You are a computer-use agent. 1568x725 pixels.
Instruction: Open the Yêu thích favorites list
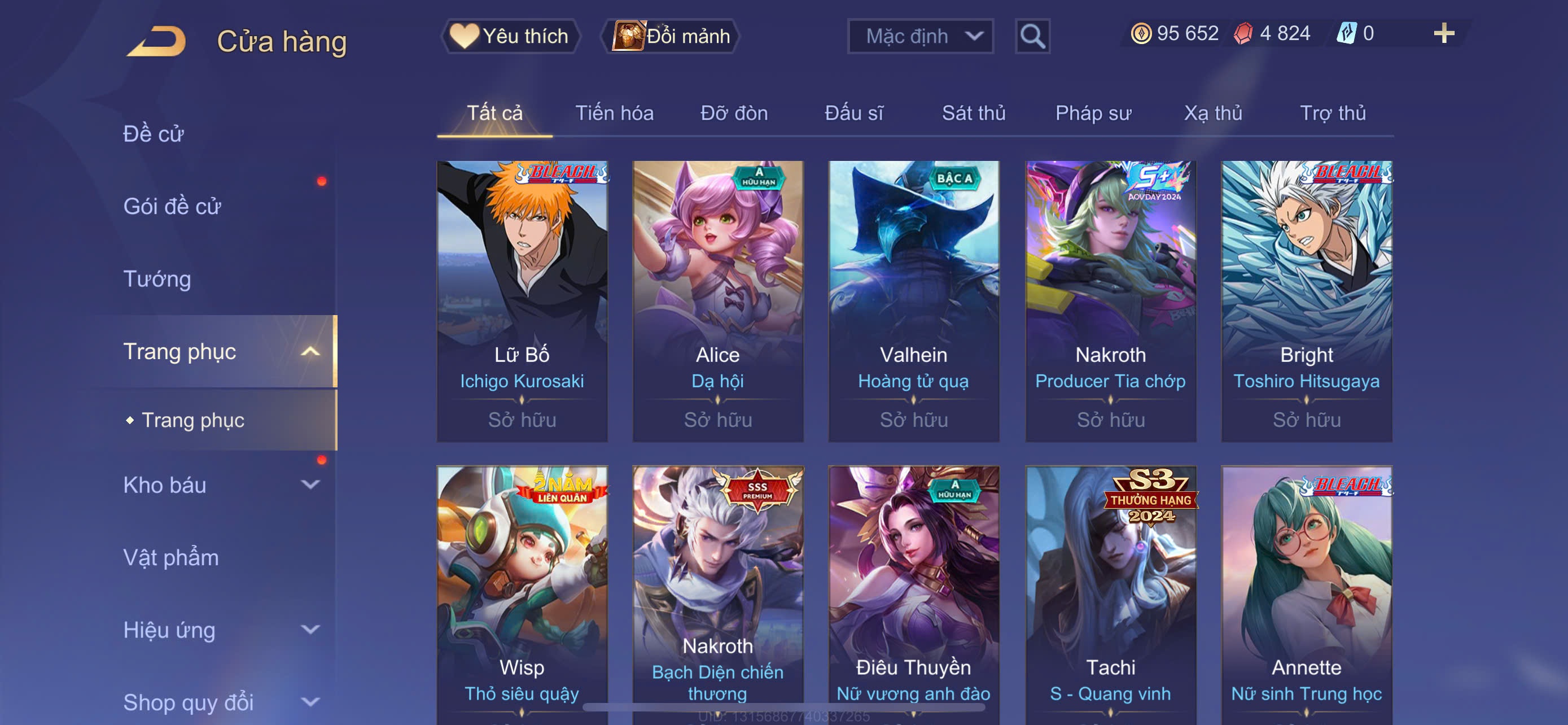(x=510, y=37)
